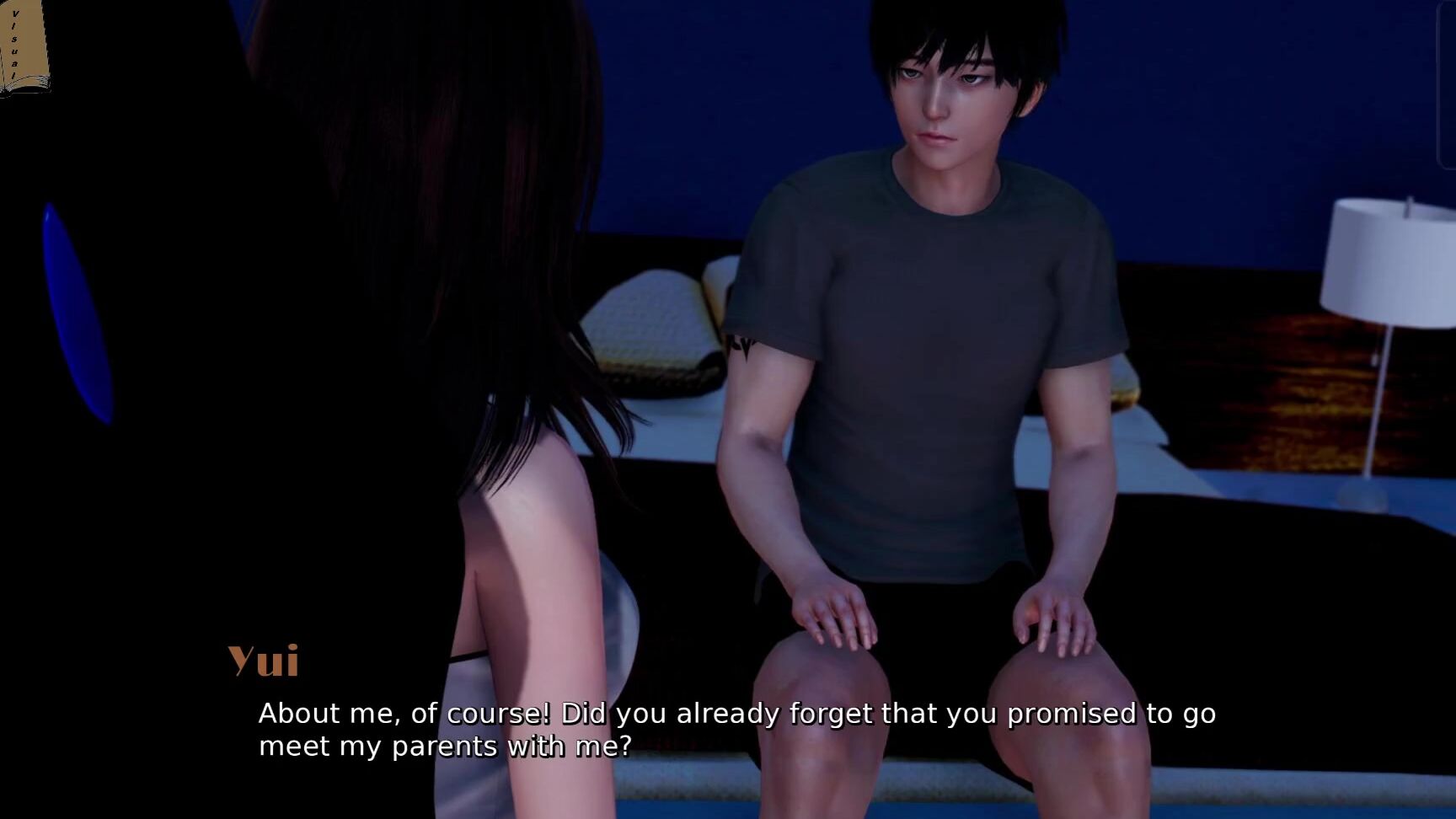The width and height of the screenshot is (1456, 819).
Task: Click the boy's face to continue
Action: (944, 101)
